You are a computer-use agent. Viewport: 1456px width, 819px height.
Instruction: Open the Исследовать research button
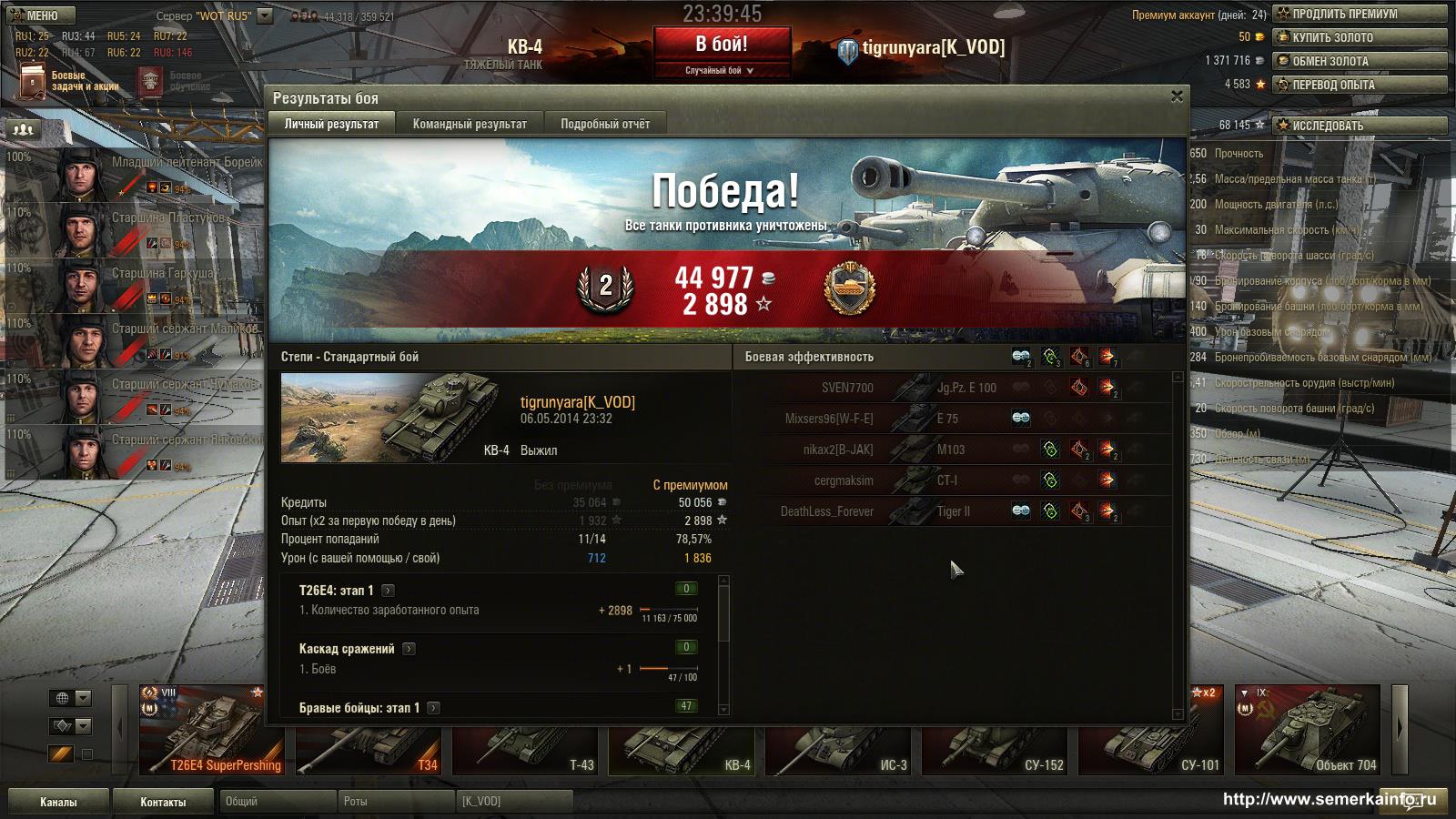[x=1360, y=126]
